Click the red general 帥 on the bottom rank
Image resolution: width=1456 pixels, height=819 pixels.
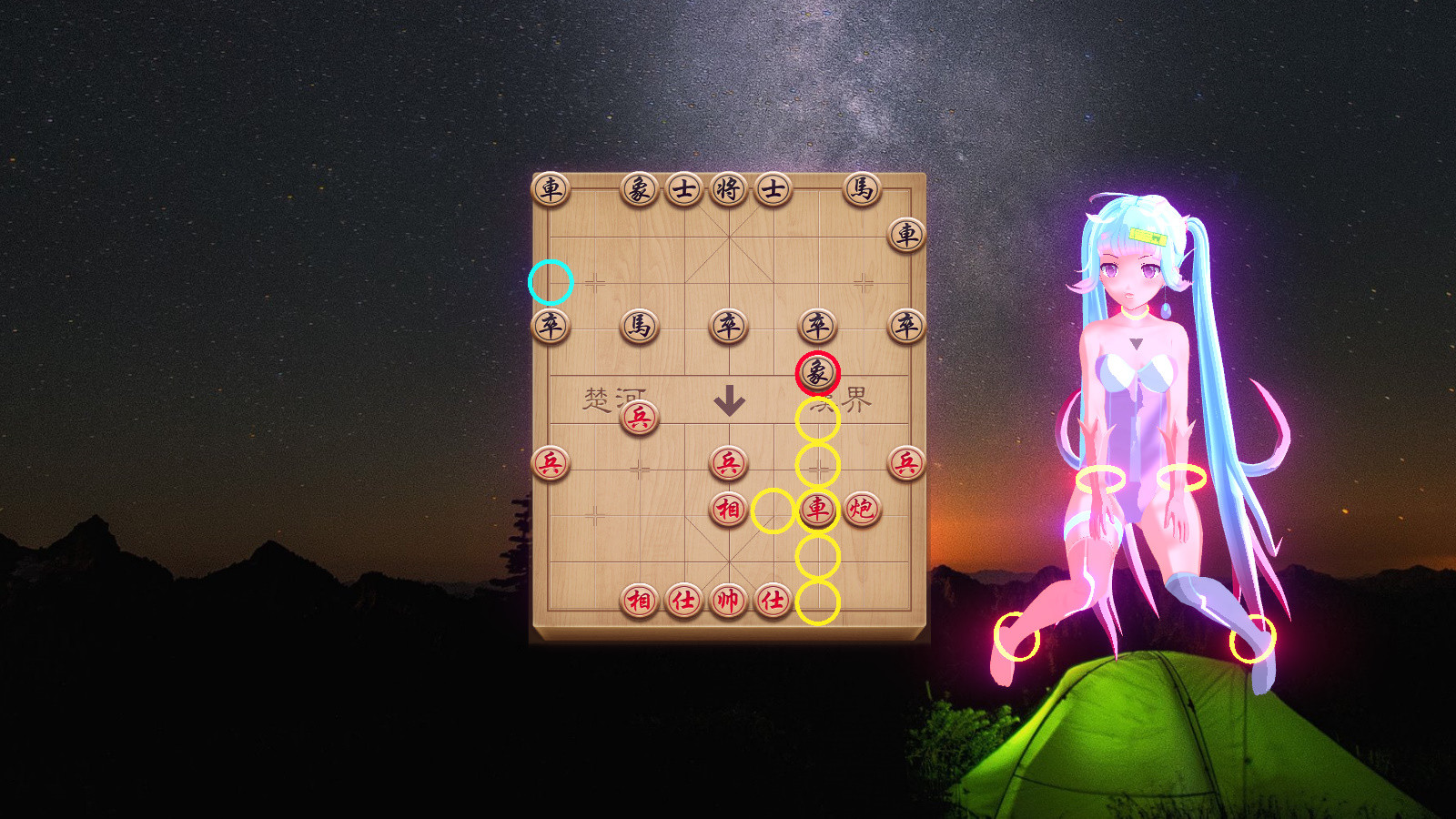tap(730, 601)
